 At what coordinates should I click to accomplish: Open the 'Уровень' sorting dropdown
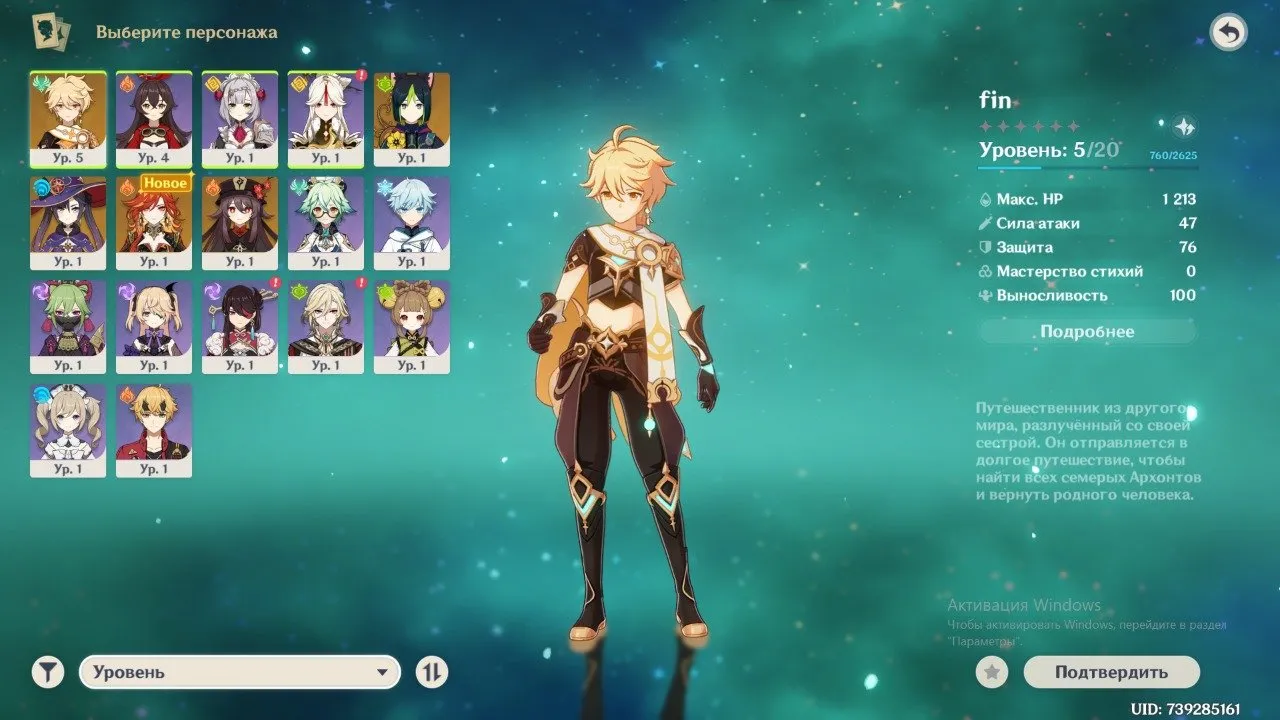tap(240, 673)
